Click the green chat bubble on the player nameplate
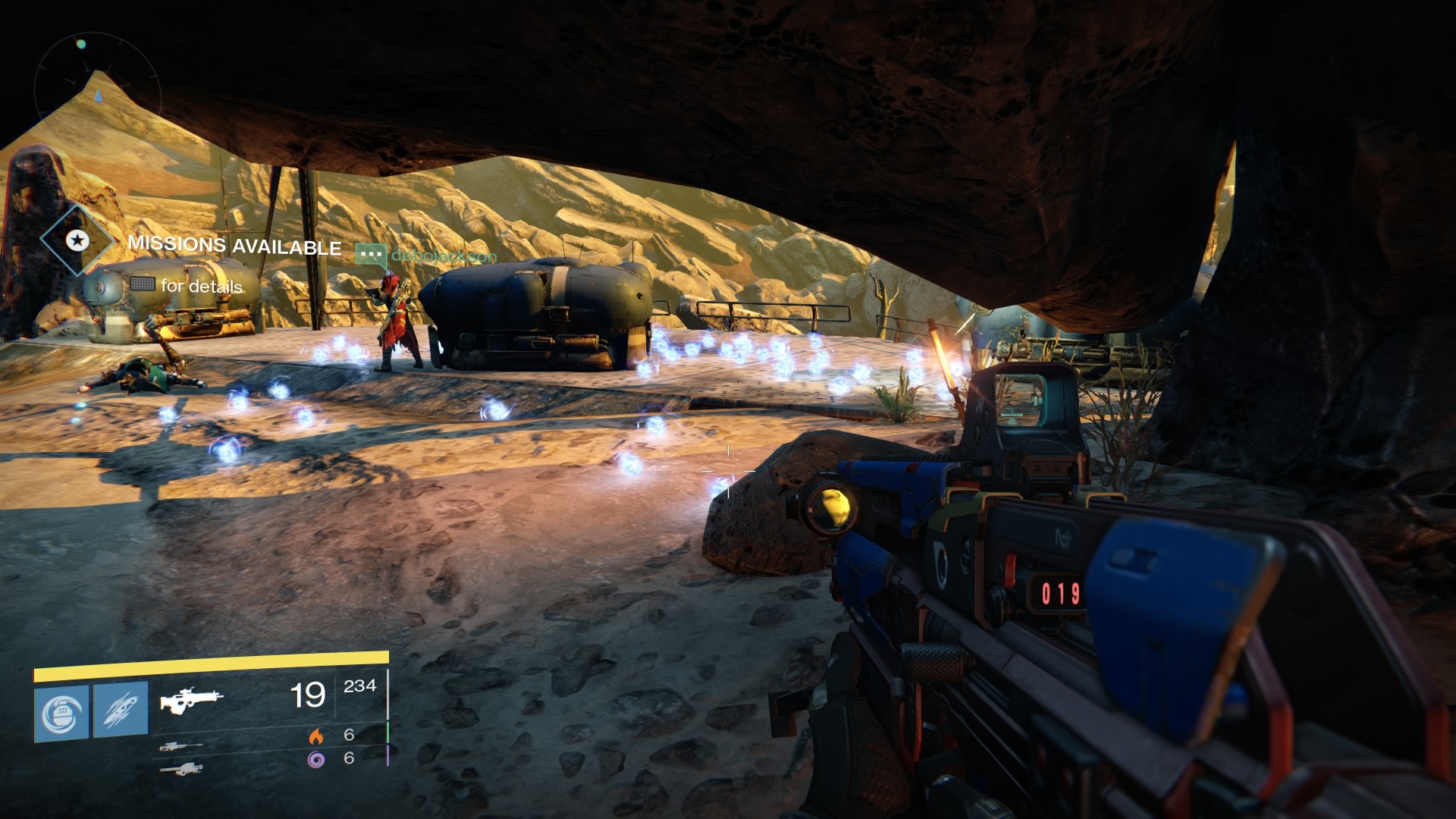The width and height of the screenshot is (1456, 819). [x=371, y=255]
